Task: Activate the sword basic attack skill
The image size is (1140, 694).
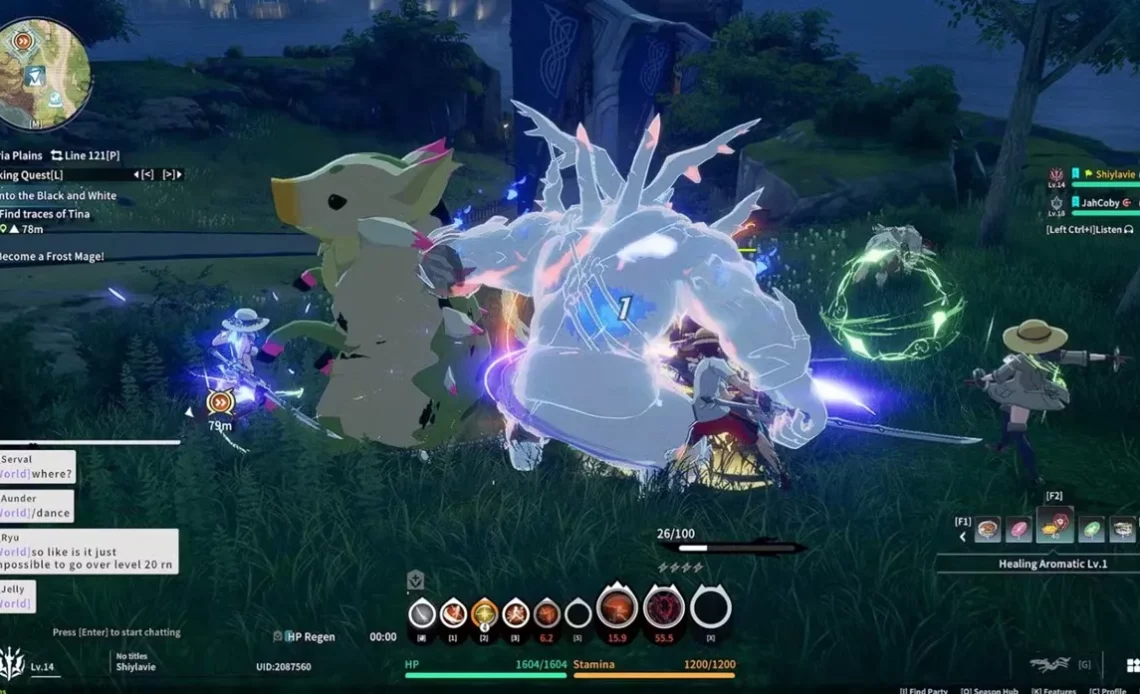Action: (422, 612)
